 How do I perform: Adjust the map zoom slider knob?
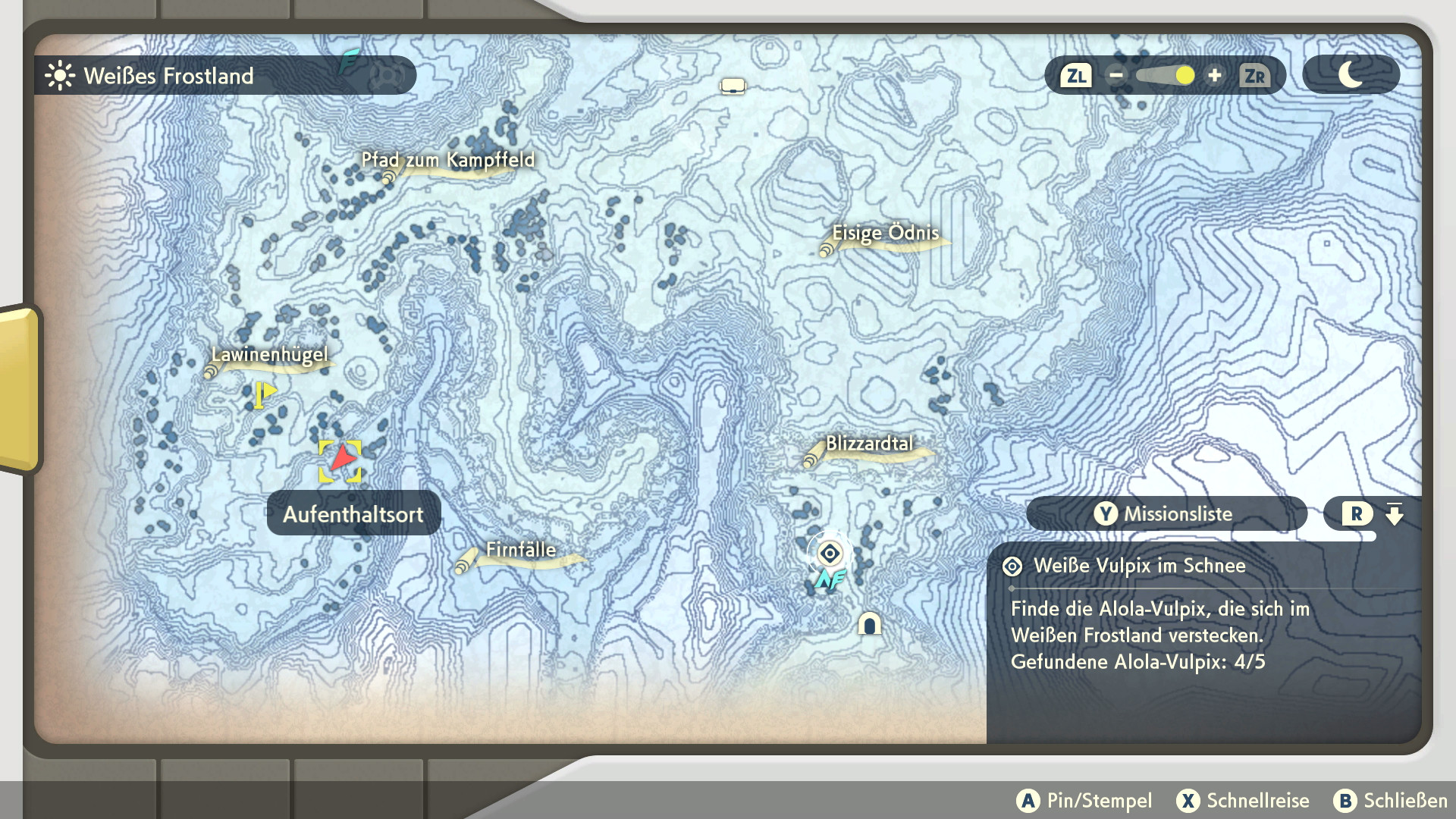click(x=1185, y=76)
